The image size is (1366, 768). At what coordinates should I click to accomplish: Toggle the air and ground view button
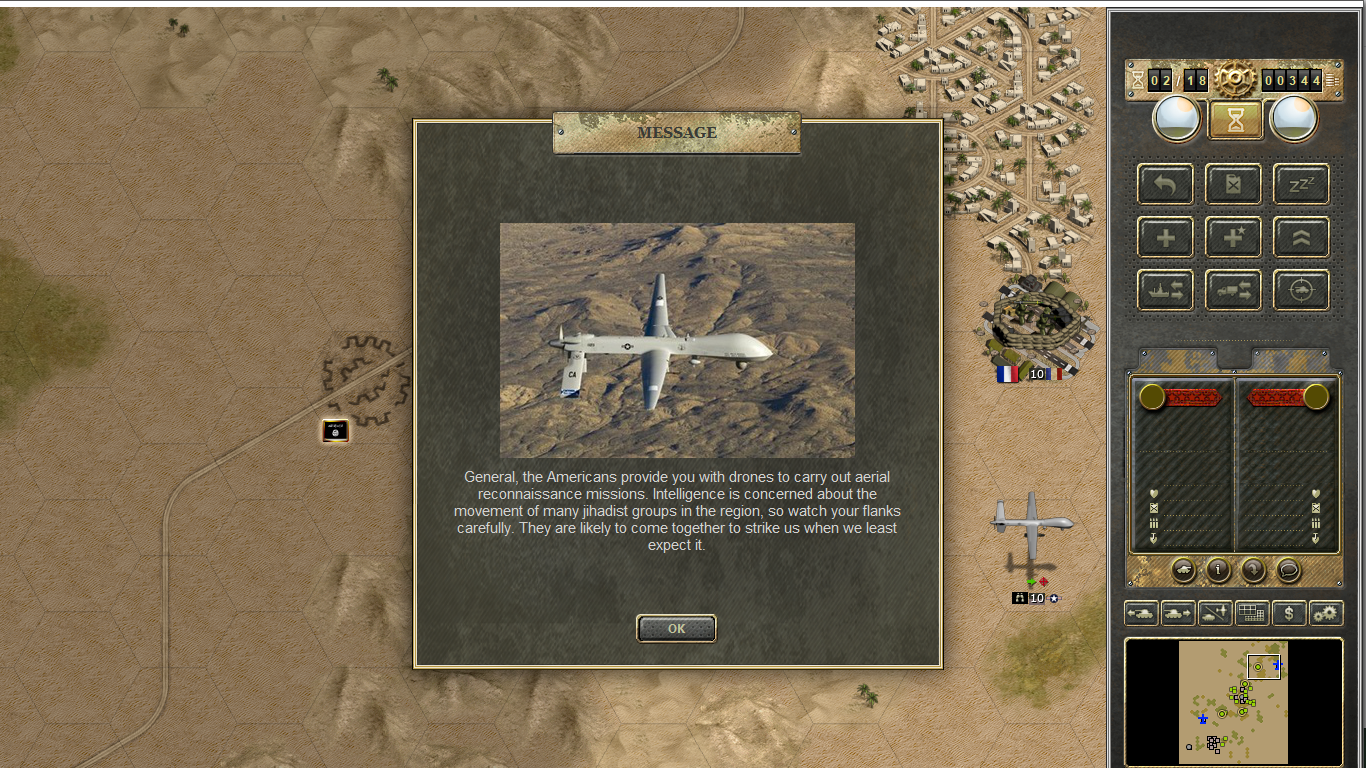click(1215, 613)
